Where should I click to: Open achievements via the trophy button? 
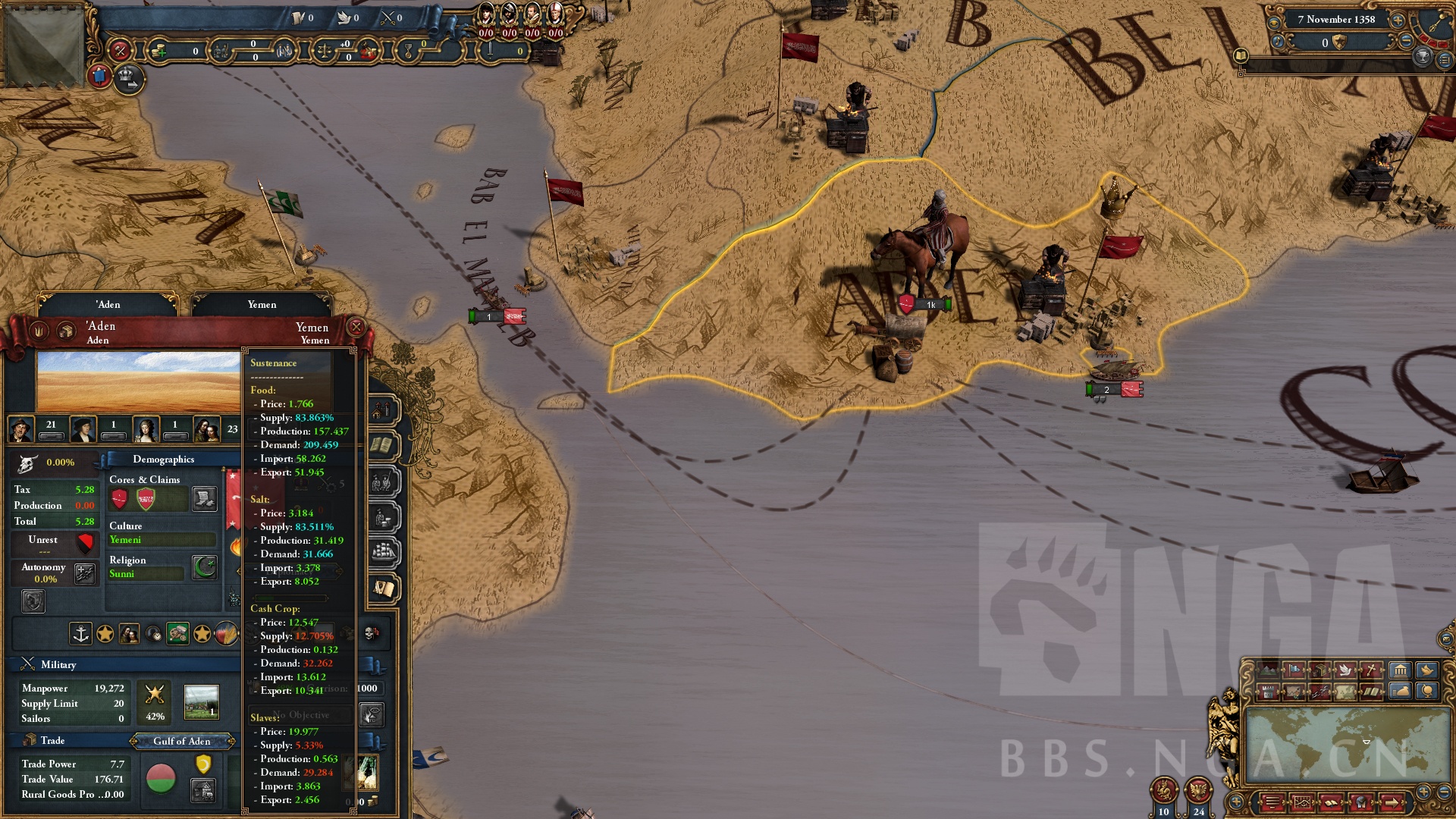(1423, 58)
